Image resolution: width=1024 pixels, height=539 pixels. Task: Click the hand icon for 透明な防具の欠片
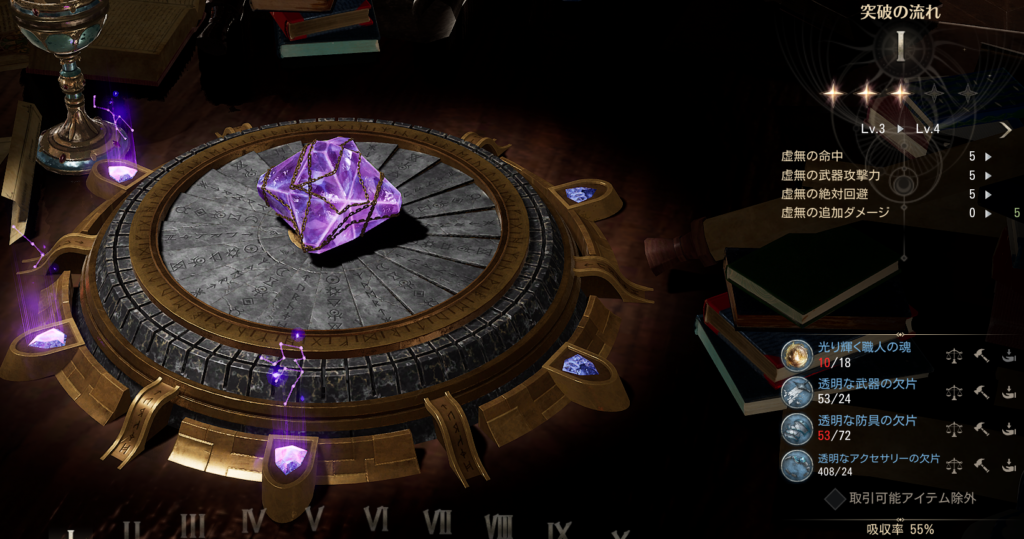pos(1008,428)
